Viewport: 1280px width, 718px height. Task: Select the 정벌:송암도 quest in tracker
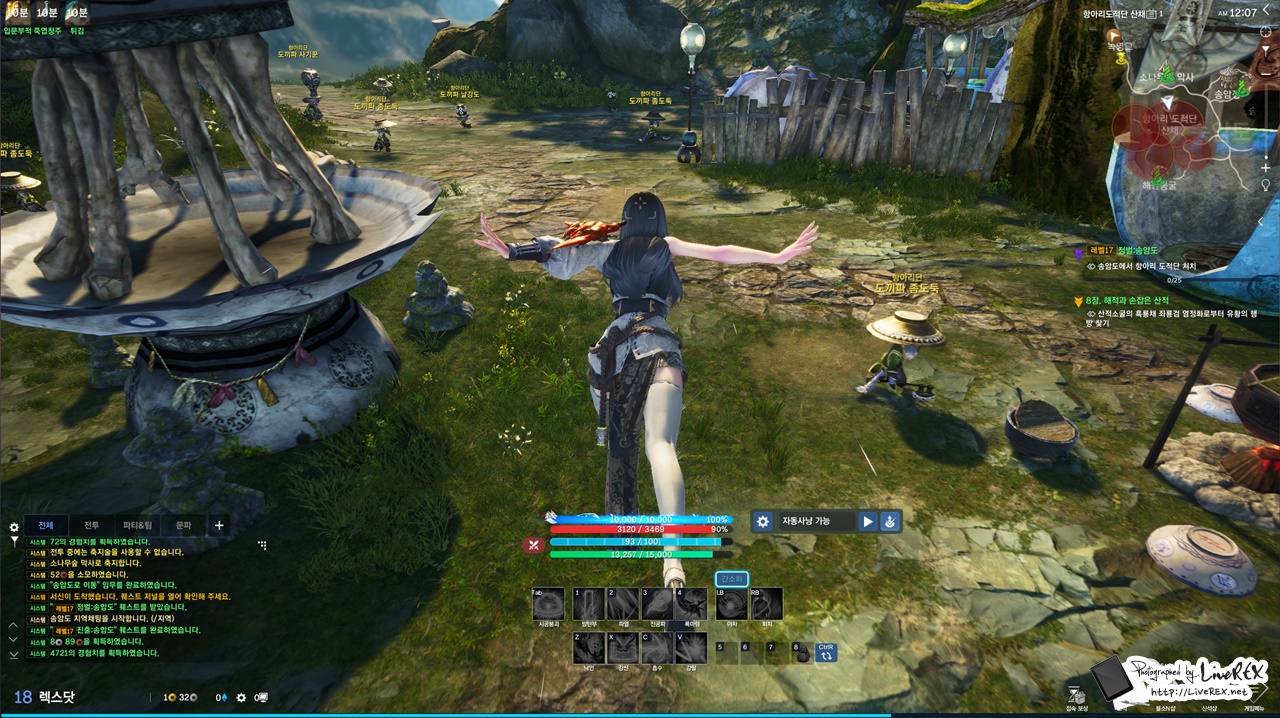pos(1140,253)
